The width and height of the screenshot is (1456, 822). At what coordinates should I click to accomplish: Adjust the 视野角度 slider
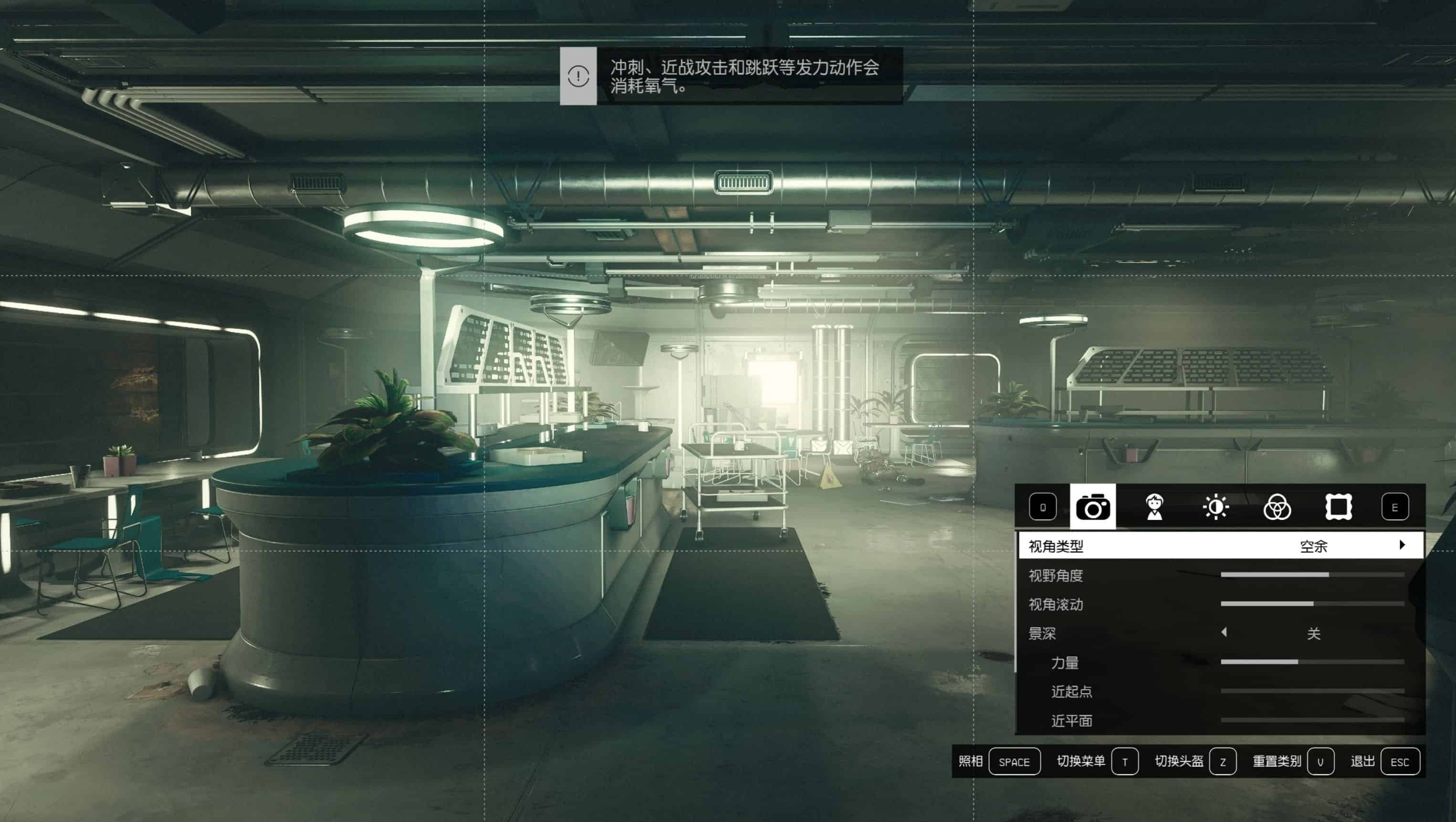click(1312, 575)
